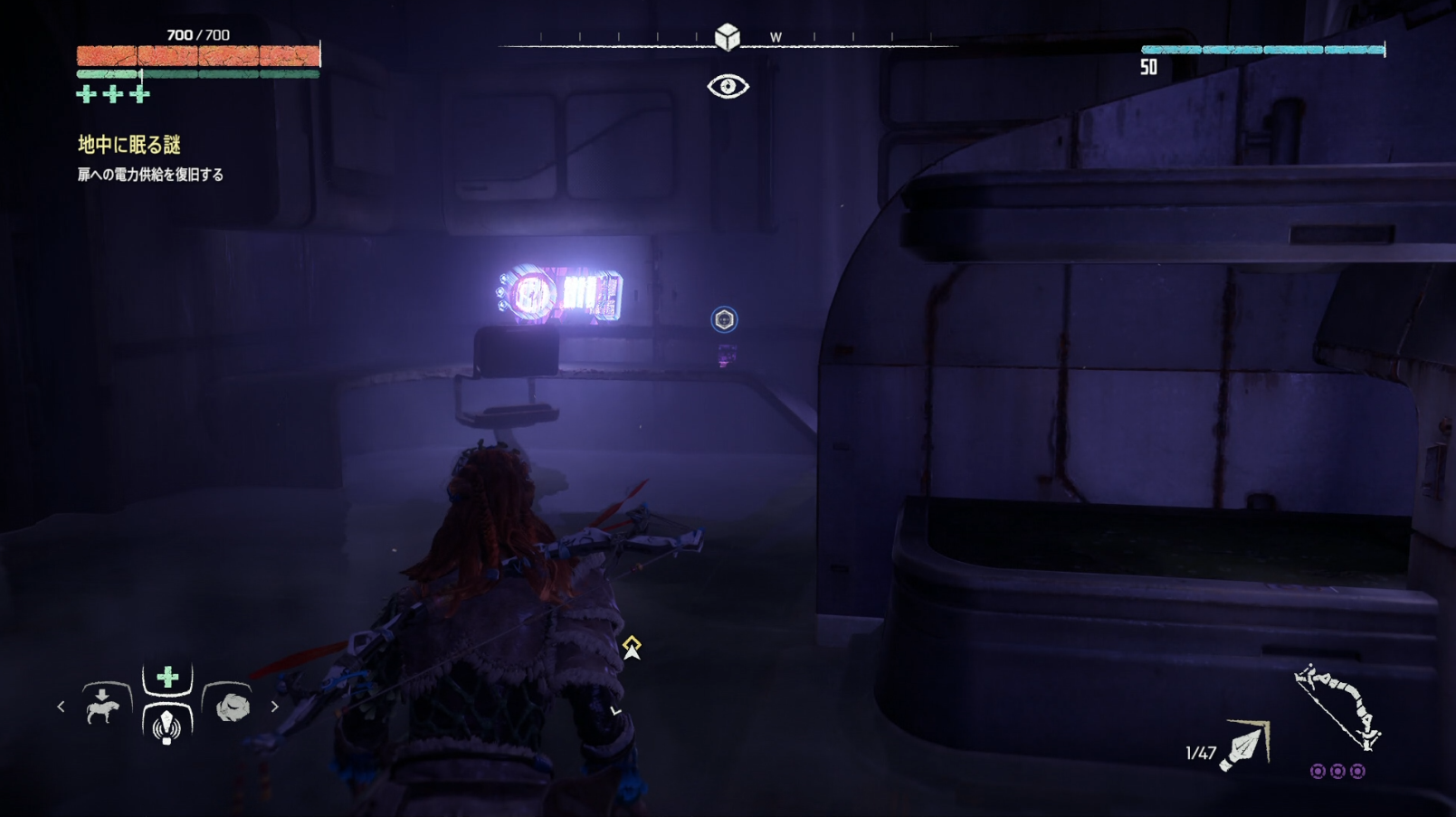Click the hexagon interaction marker

[724, 319]
